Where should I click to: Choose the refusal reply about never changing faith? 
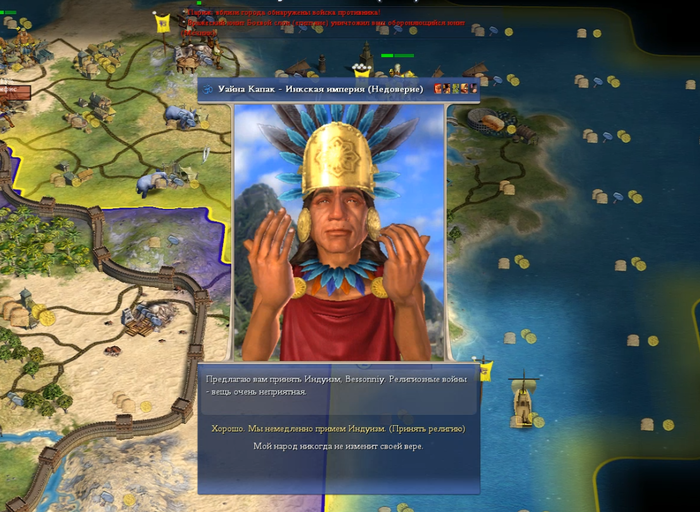point(338,446)
